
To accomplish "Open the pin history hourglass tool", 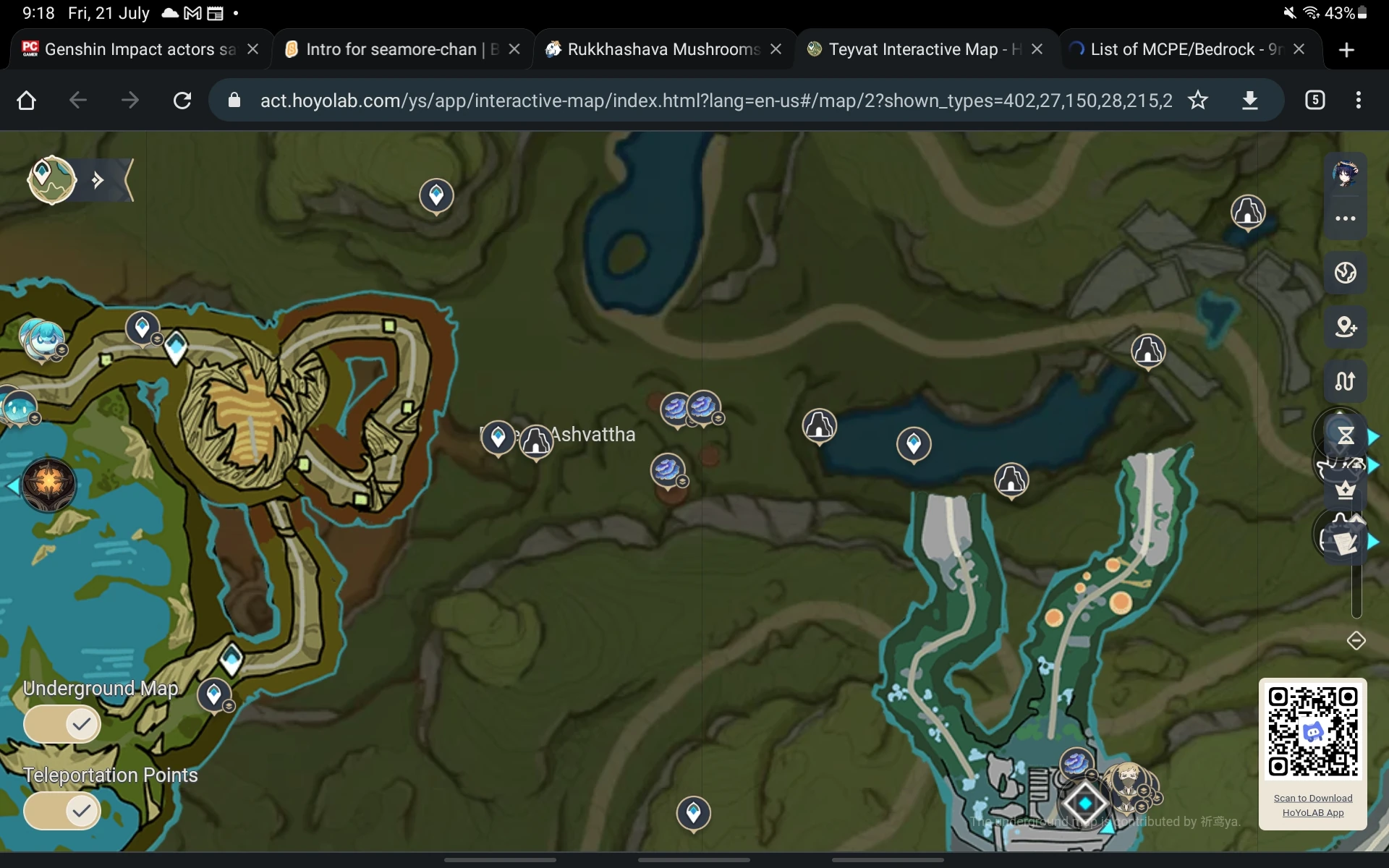I will click(1346, 435).
